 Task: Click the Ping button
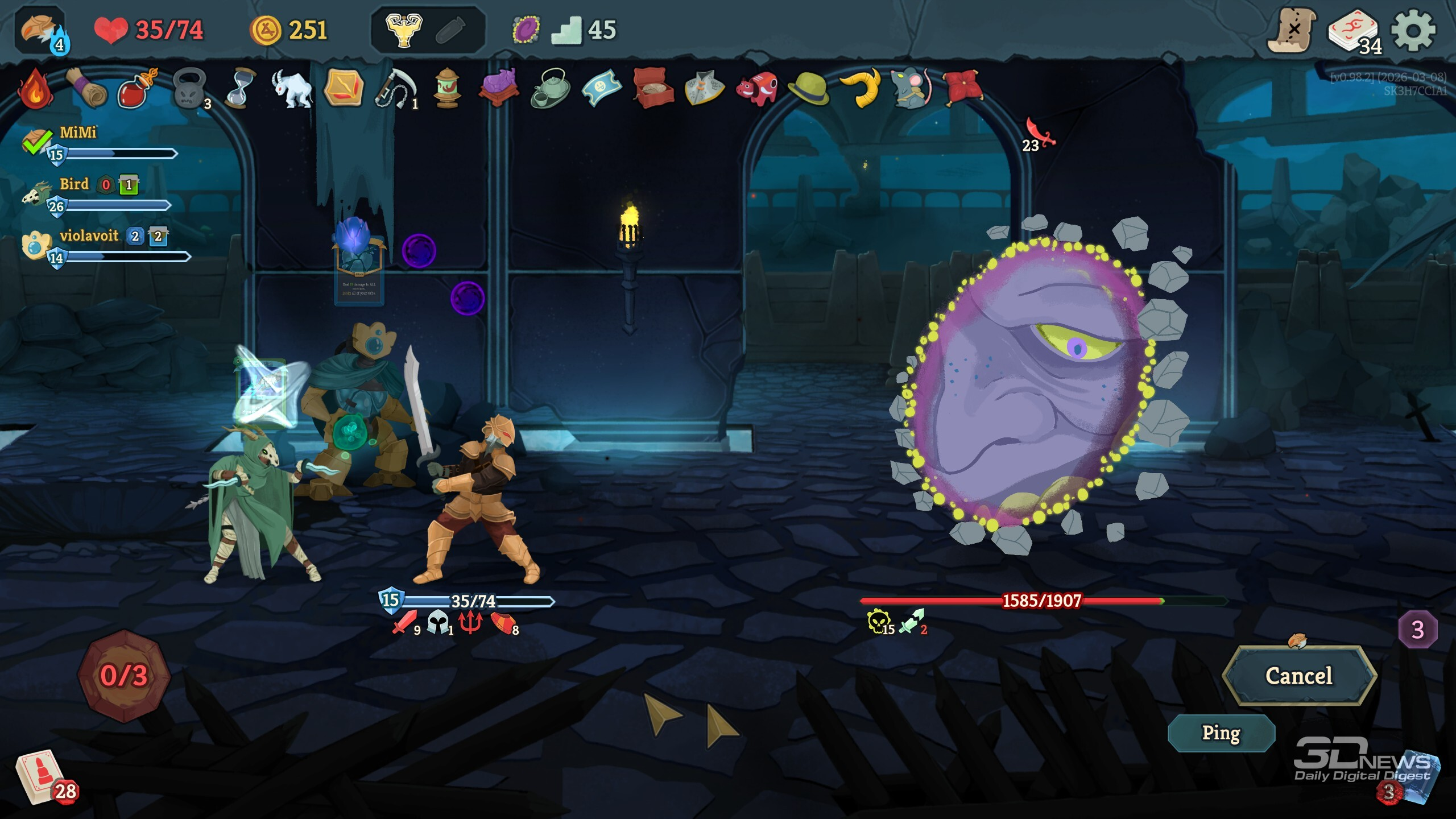1221,733
